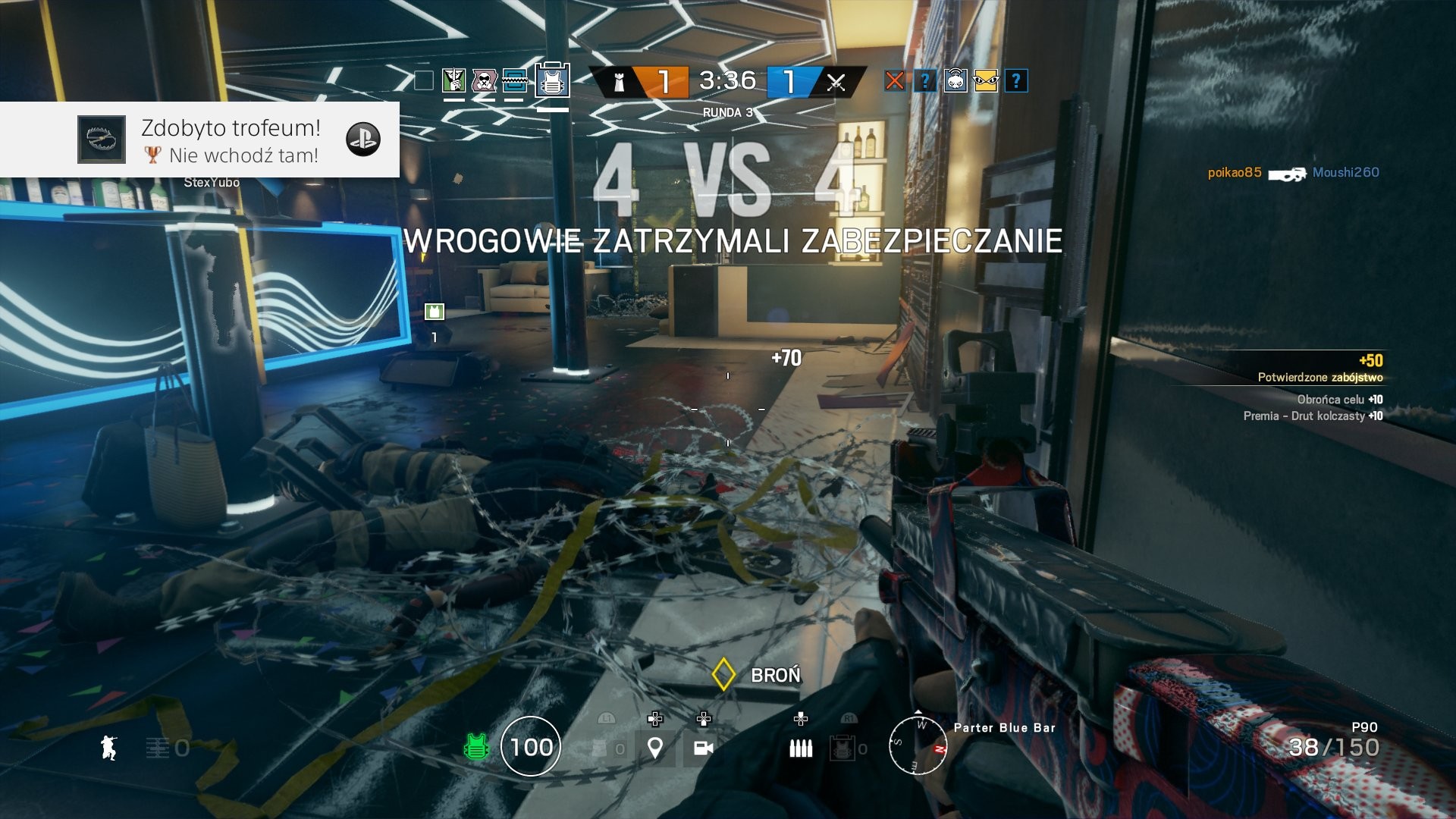Select the skull-faced attacker operator icon
Image resolution: width=1456 pixels, height=819 pixels.
coord(955,80)
